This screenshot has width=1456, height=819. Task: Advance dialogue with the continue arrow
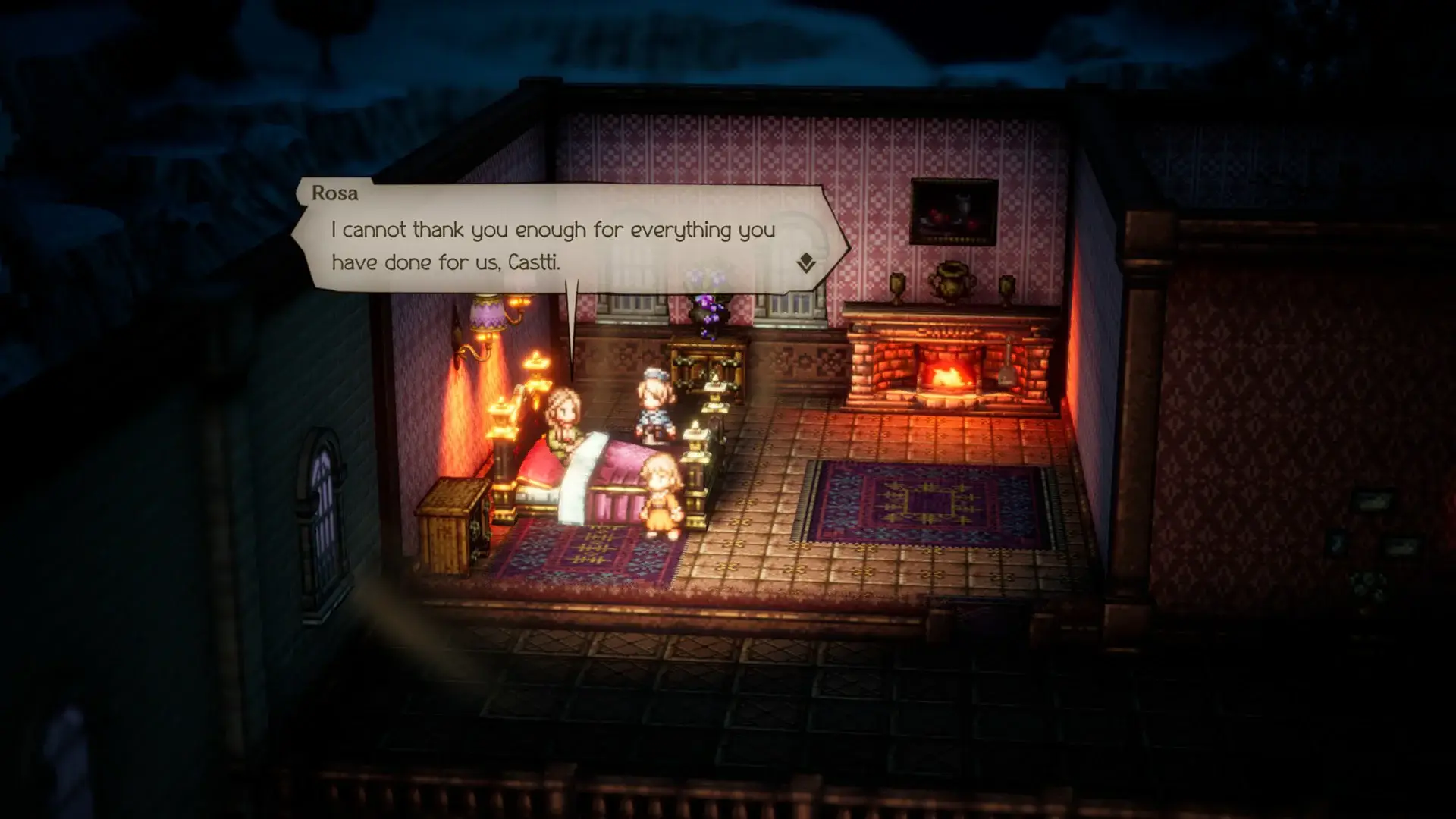805,263
